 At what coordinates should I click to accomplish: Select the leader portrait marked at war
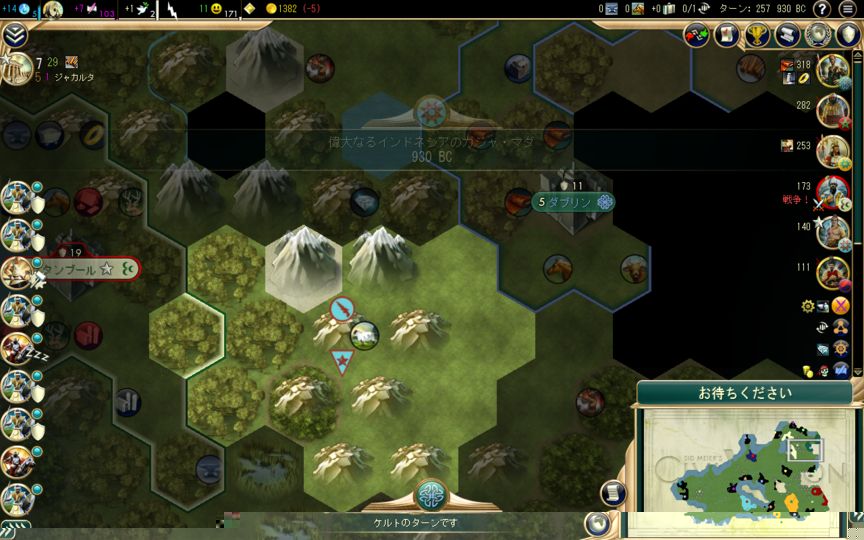[832, 192]
